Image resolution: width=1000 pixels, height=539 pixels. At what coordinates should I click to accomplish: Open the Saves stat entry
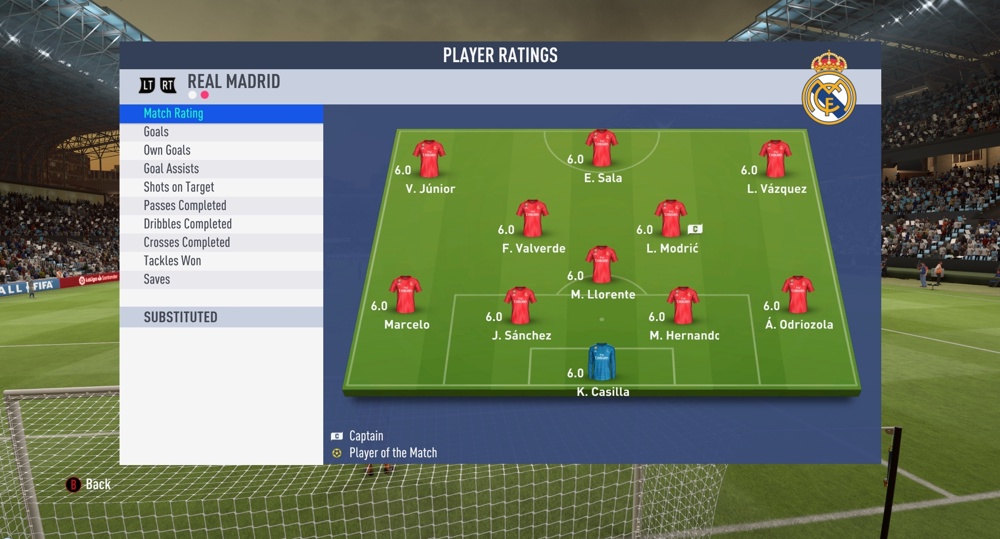point(220,279)
